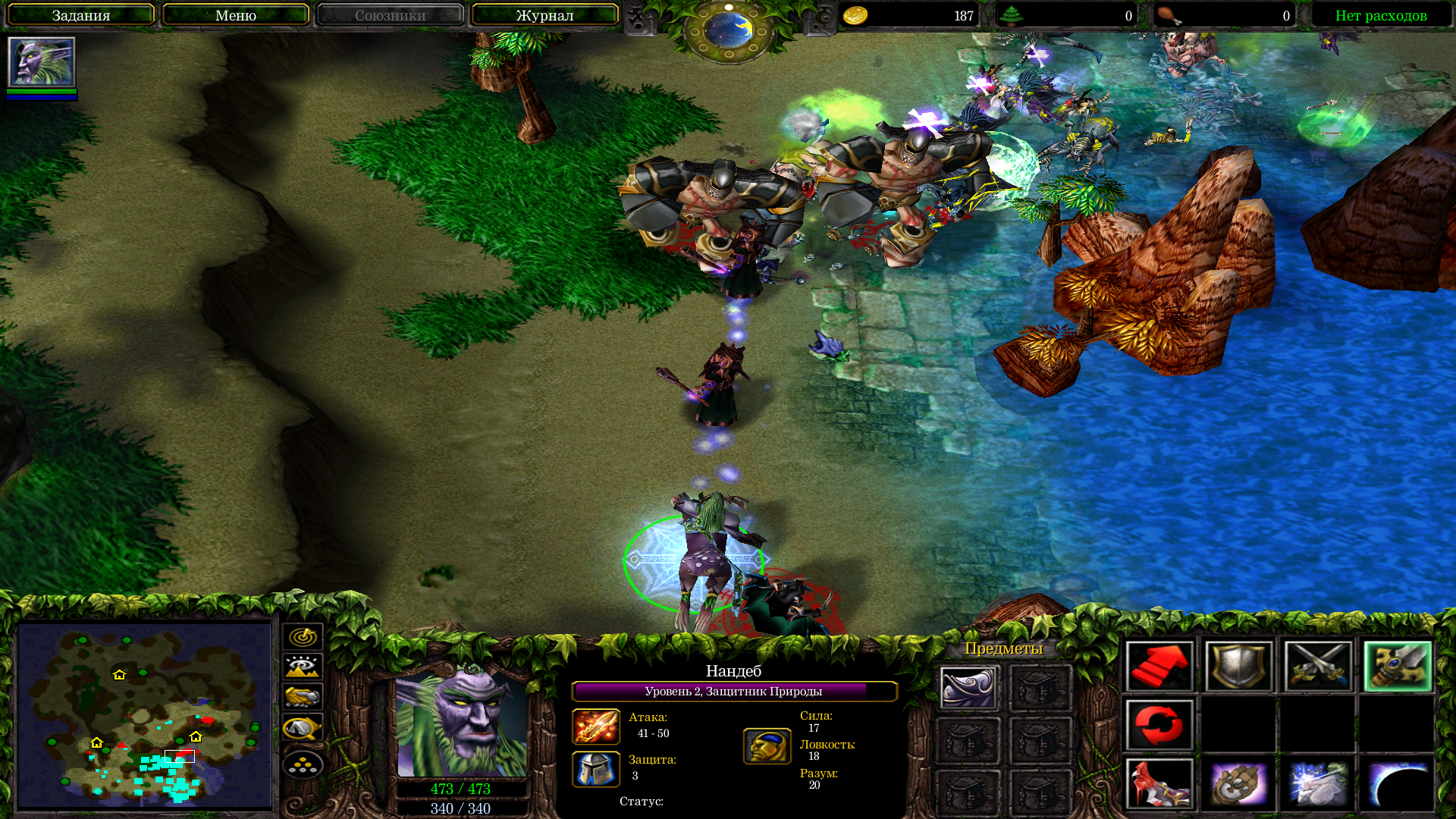This screenshot has width=1456, height=819.
Task: Issue the crossed swords attack command
Action: coord(1318,667)
